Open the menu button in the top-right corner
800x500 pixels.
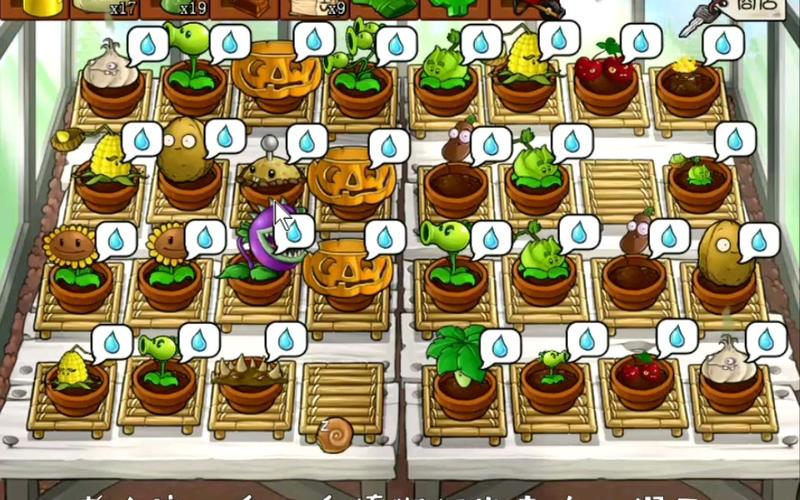point(744,10)
